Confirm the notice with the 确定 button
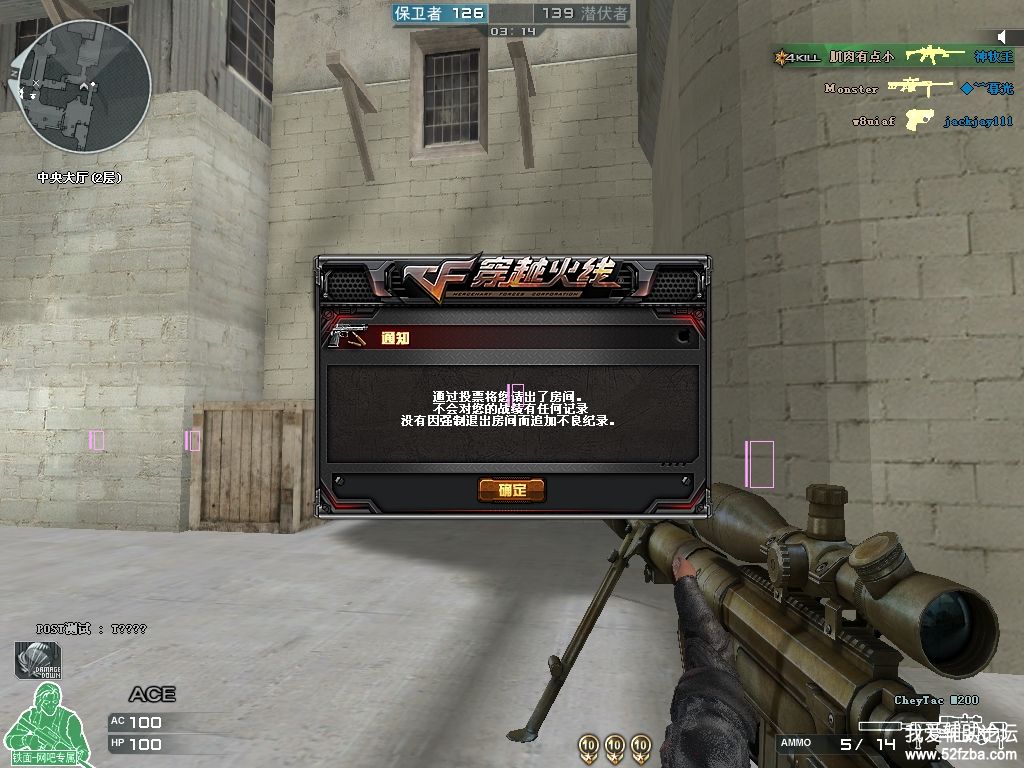The image size is (1024, 768). [x=511, y=490]
